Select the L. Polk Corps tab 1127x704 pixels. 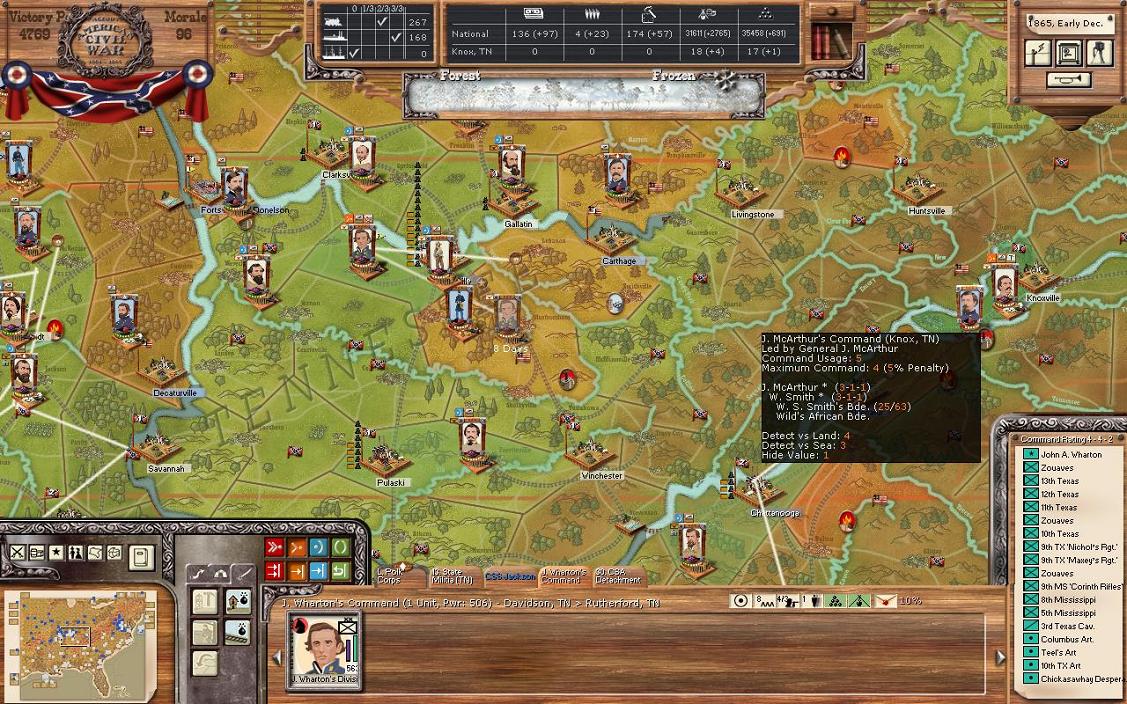(389, 576)
